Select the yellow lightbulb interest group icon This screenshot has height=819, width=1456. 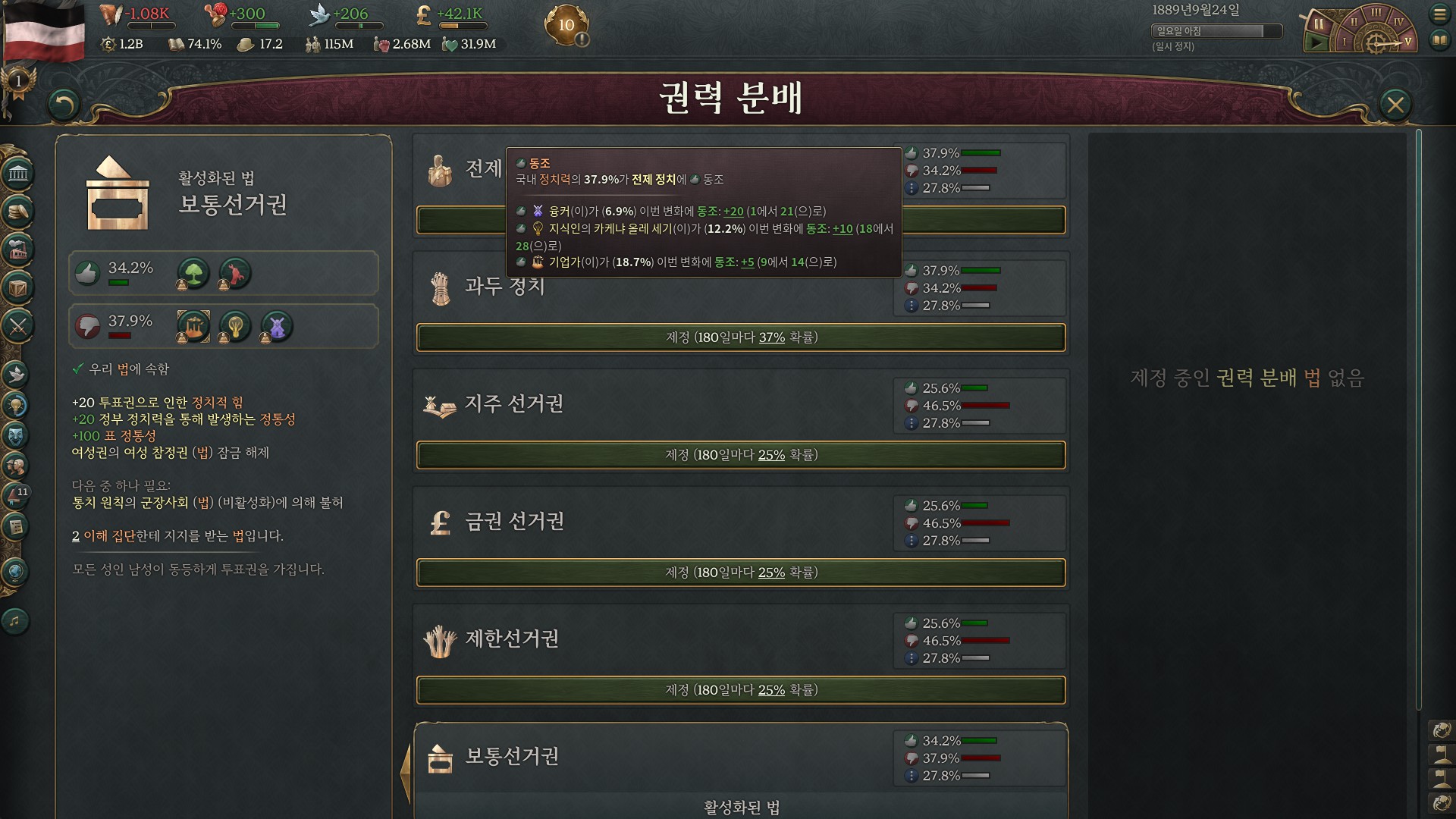(x=235, y=326)
